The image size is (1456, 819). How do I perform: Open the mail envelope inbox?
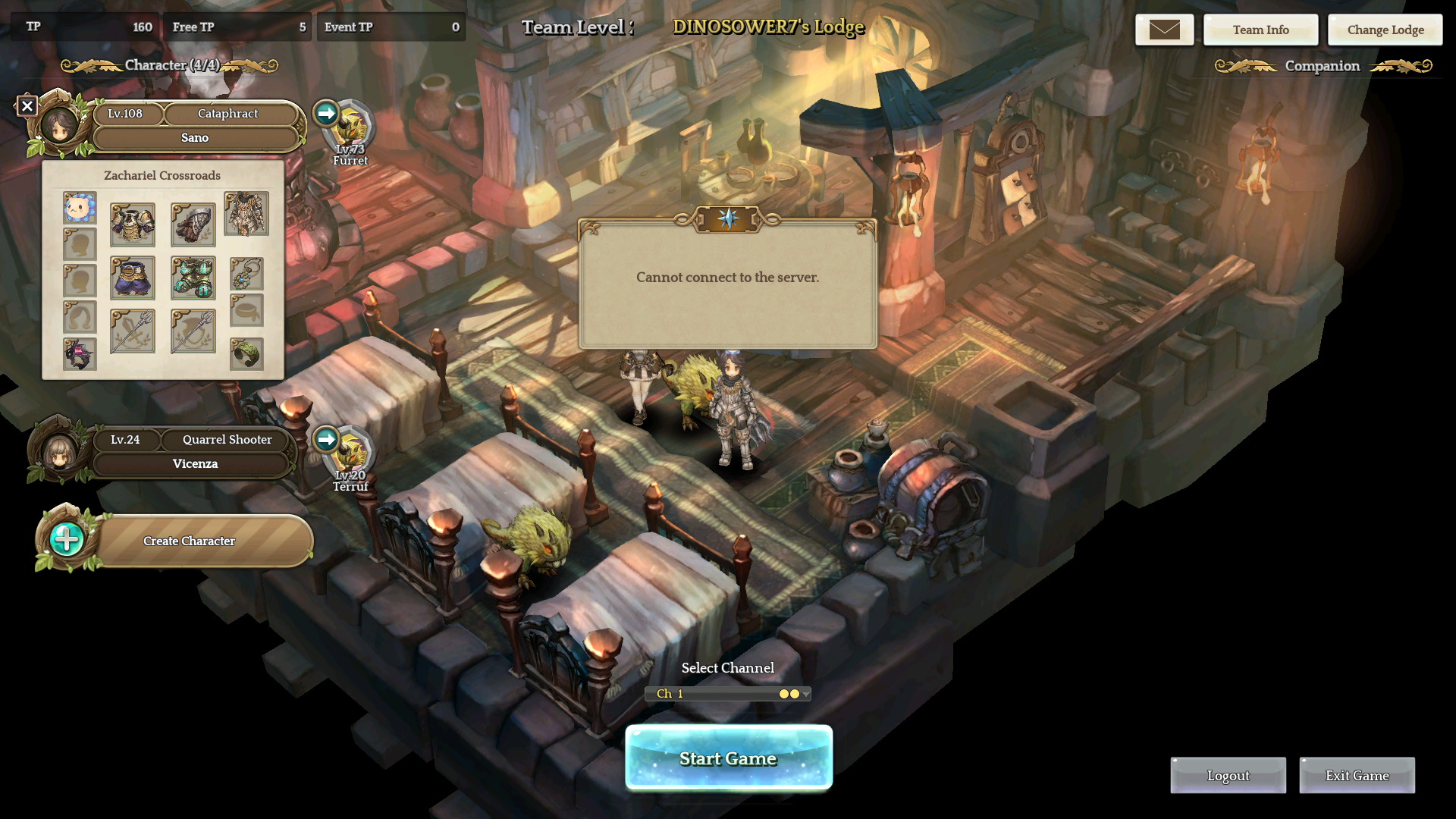1164,30
